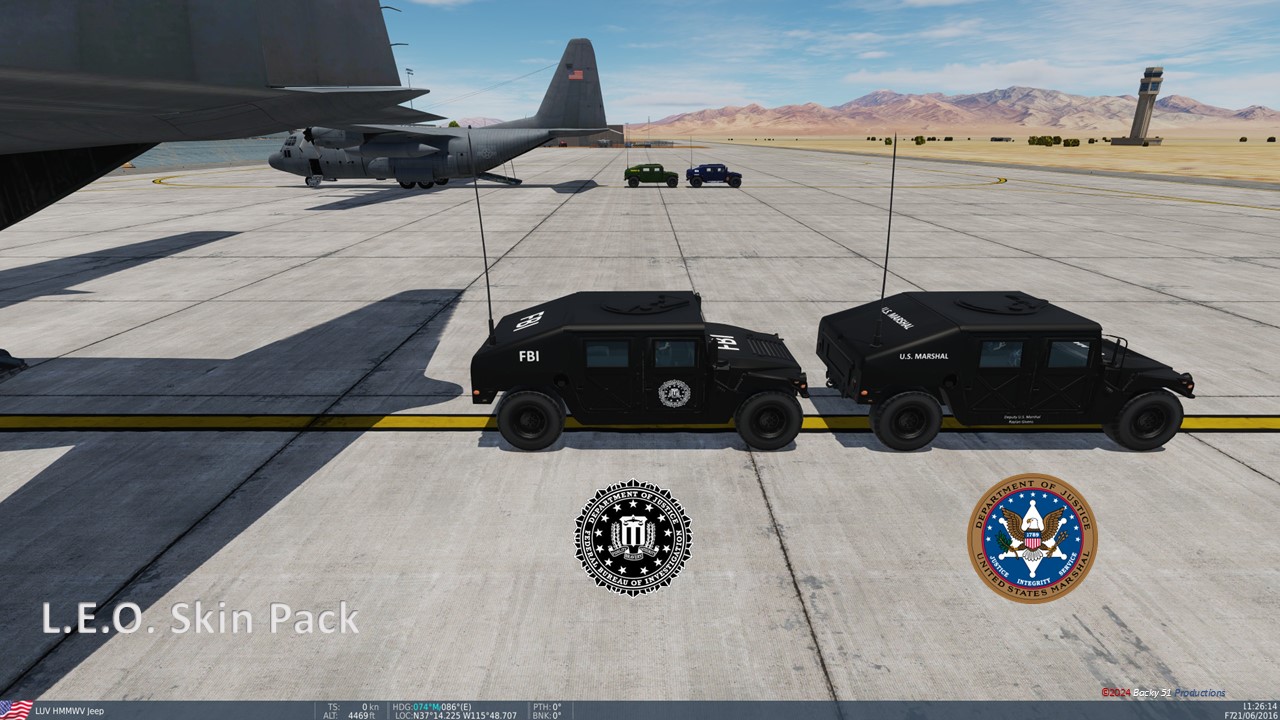
Task: Click the L.E.O. Skin Pack title text
Action: [x=200, y=619]
